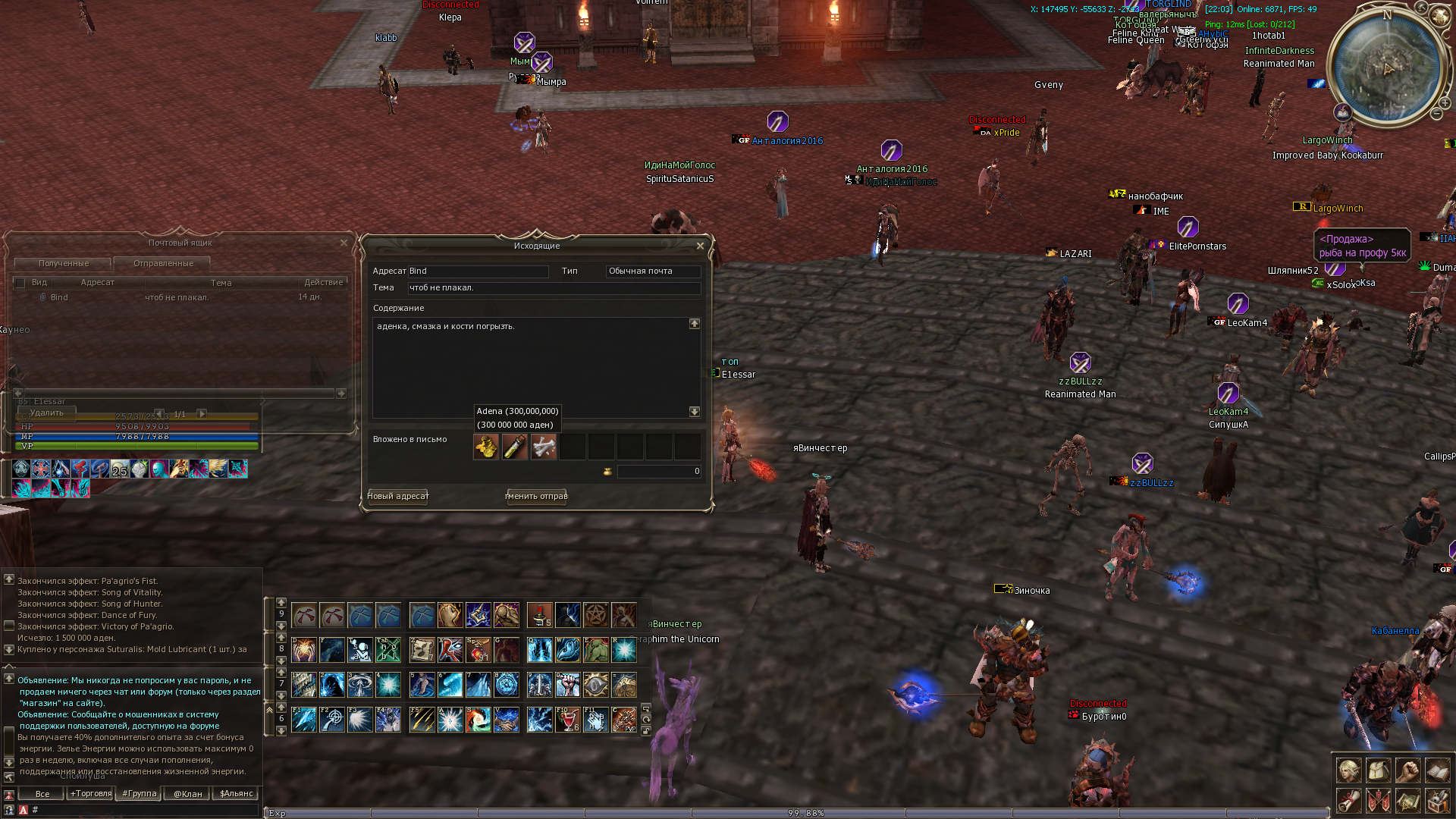Close the Исходящие outgoing mail window
The height and width of the screenshot is (819, 1456).
tap(700, 246)
